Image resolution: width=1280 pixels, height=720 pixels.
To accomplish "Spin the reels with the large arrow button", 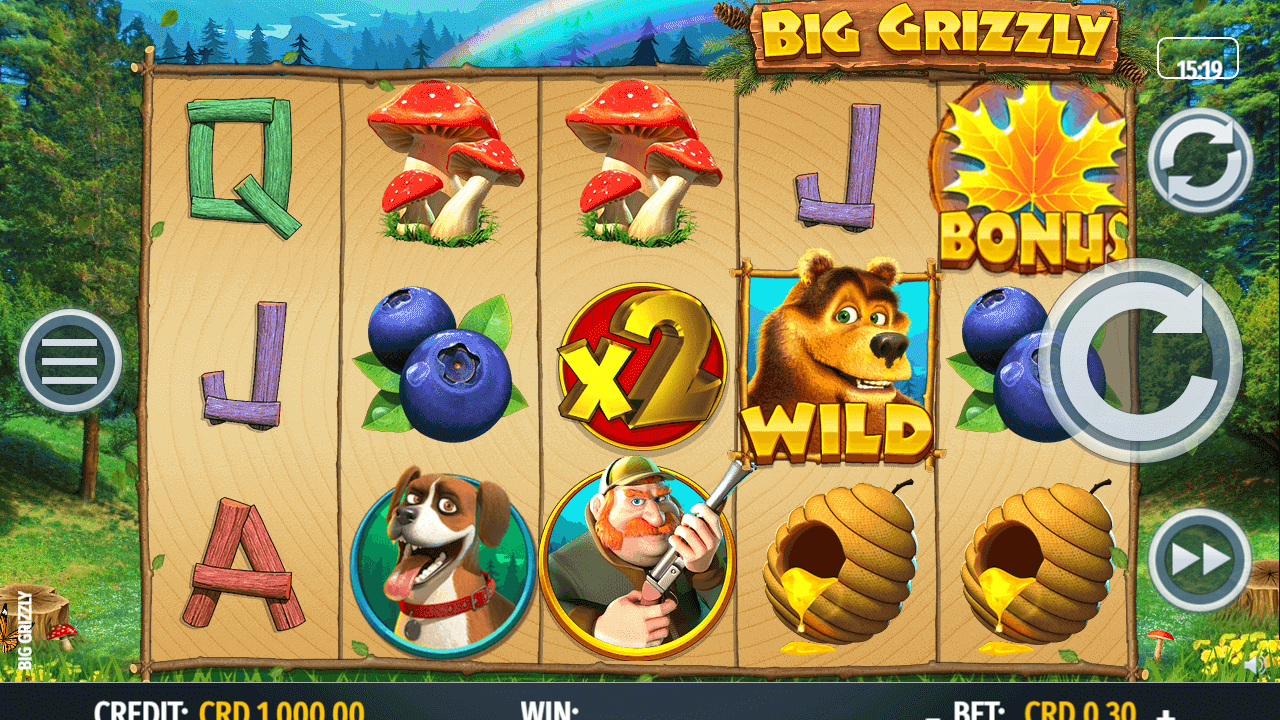I will point(1141,360).
